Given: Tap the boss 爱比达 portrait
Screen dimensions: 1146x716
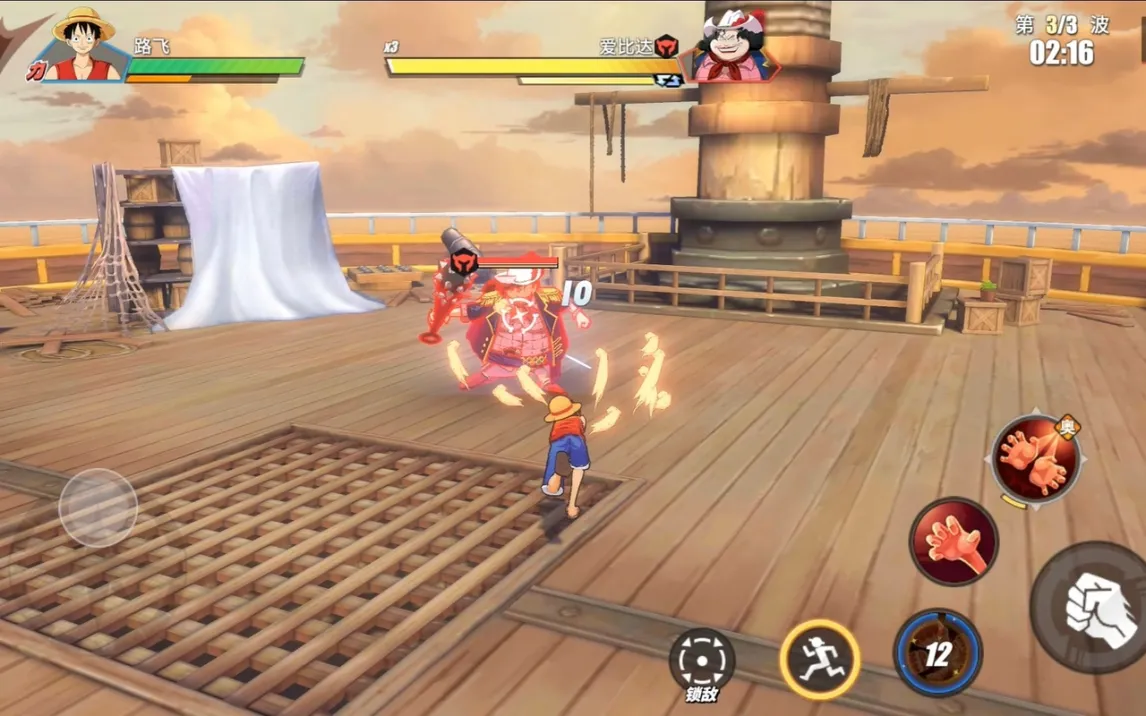Looking at the screenshot, I should coord(734,47).
